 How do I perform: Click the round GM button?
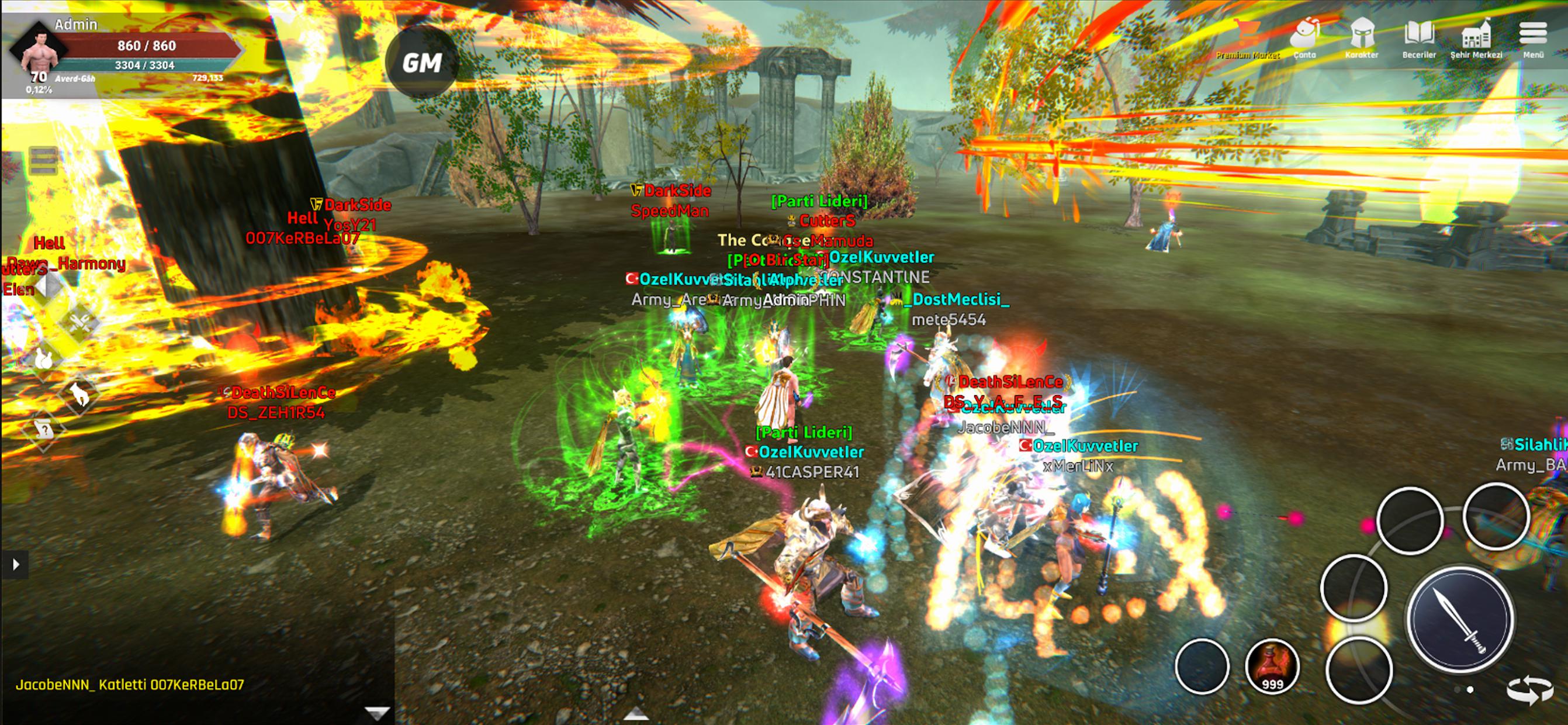coord(422,63)
